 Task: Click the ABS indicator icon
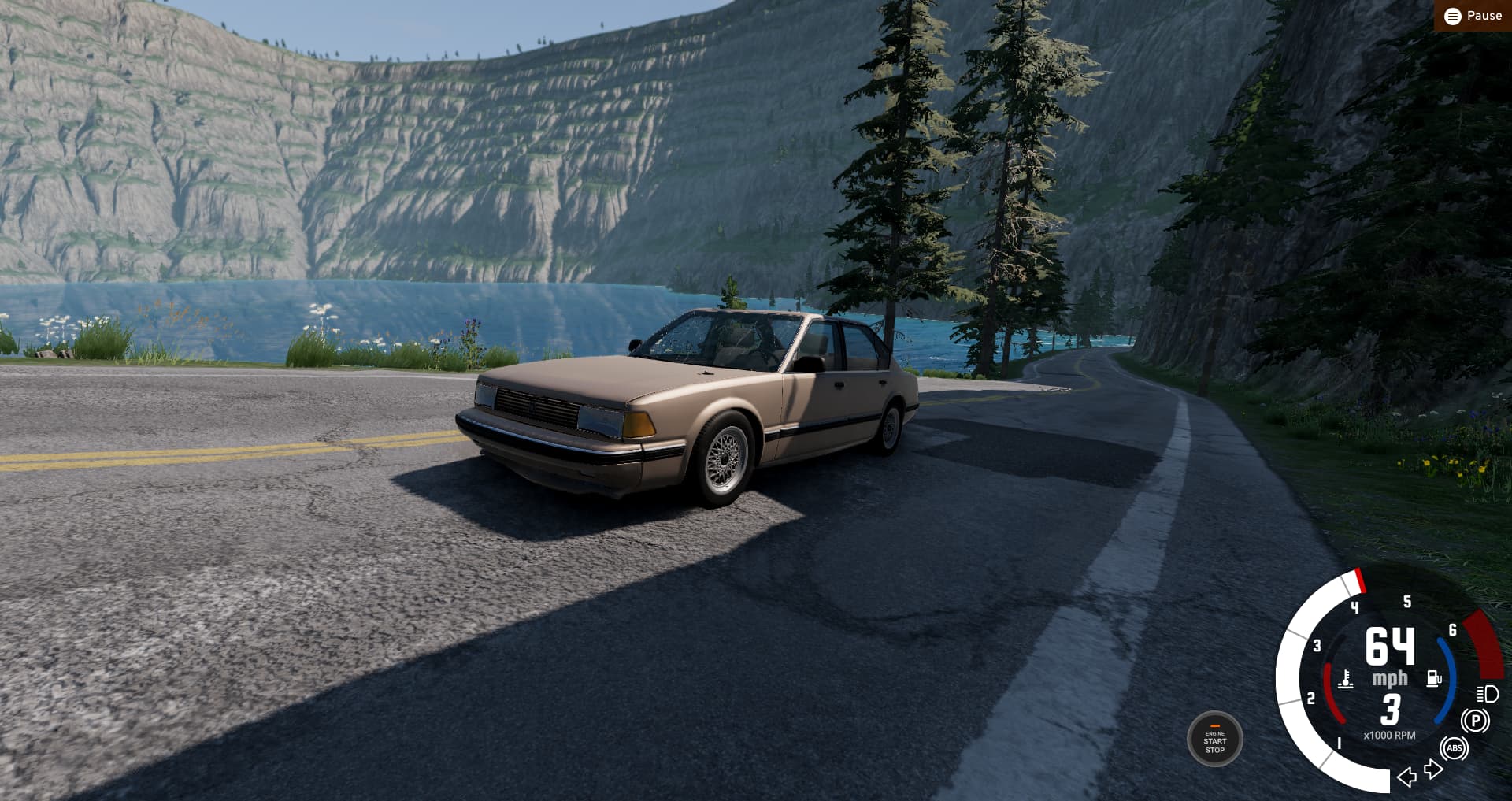(1454, 748)
